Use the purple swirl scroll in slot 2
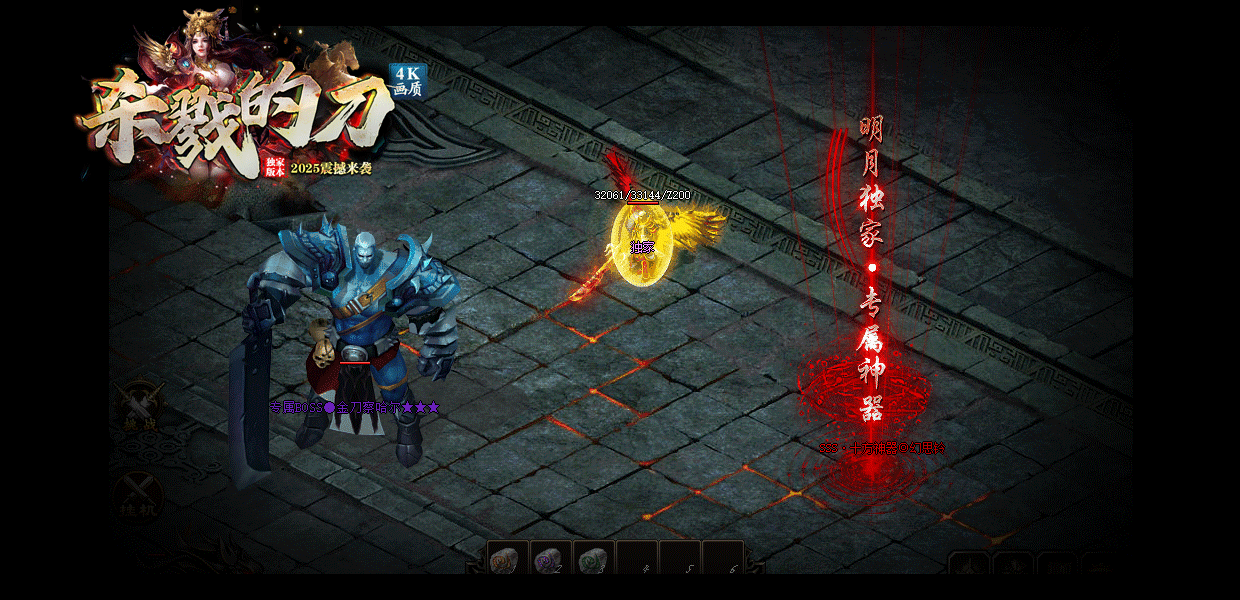 click(x=551, y=558)
